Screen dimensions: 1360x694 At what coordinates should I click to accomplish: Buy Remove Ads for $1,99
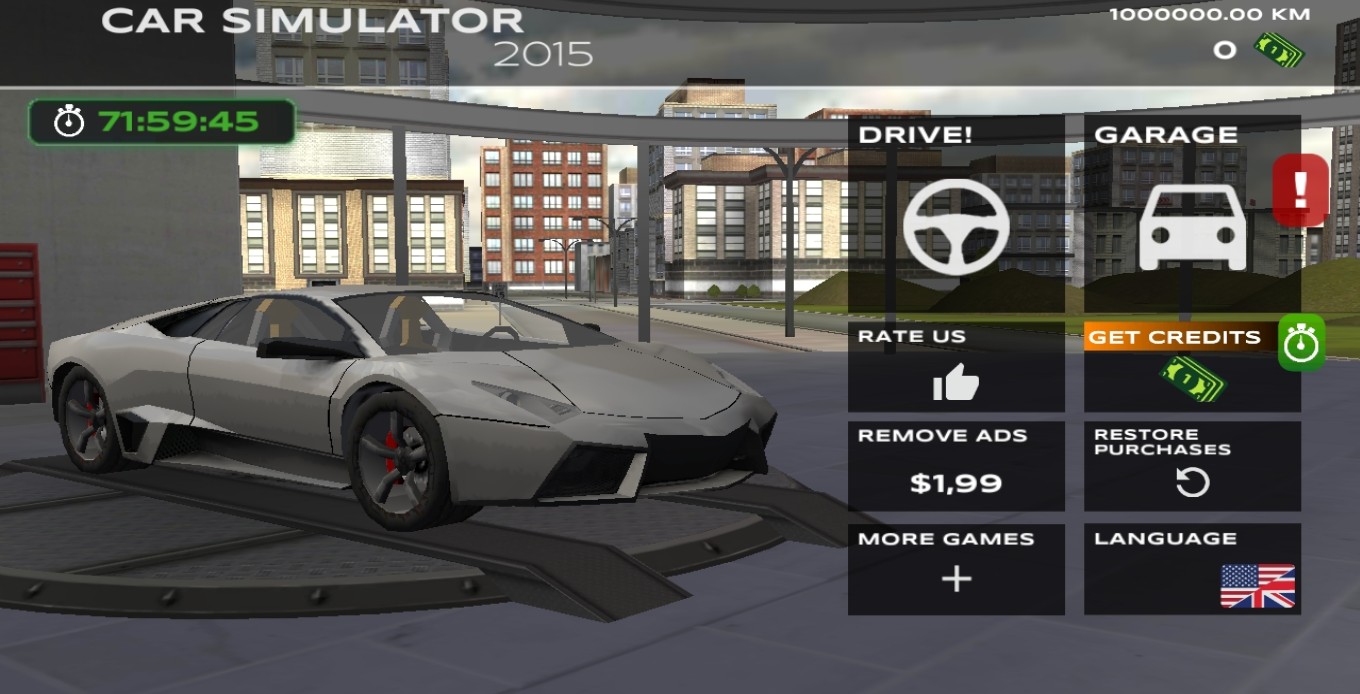point(955,466)
